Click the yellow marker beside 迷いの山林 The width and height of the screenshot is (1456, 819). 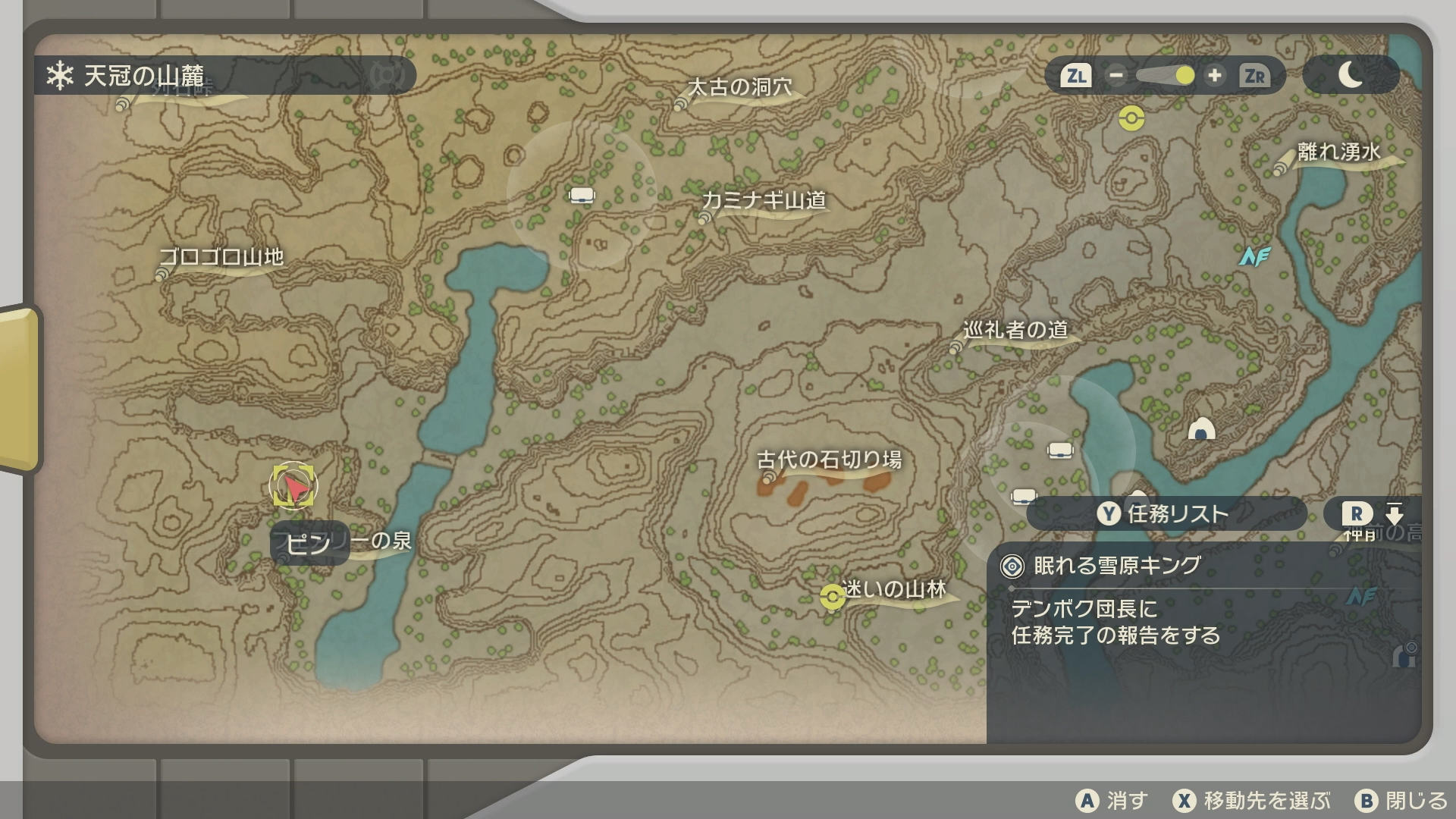[832, 598]
